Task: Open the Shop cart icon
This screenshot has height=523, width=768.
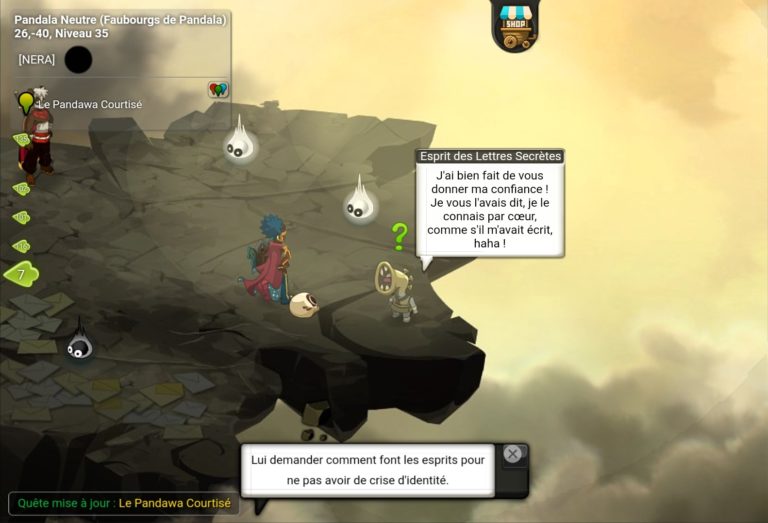Action: point(515,25)
